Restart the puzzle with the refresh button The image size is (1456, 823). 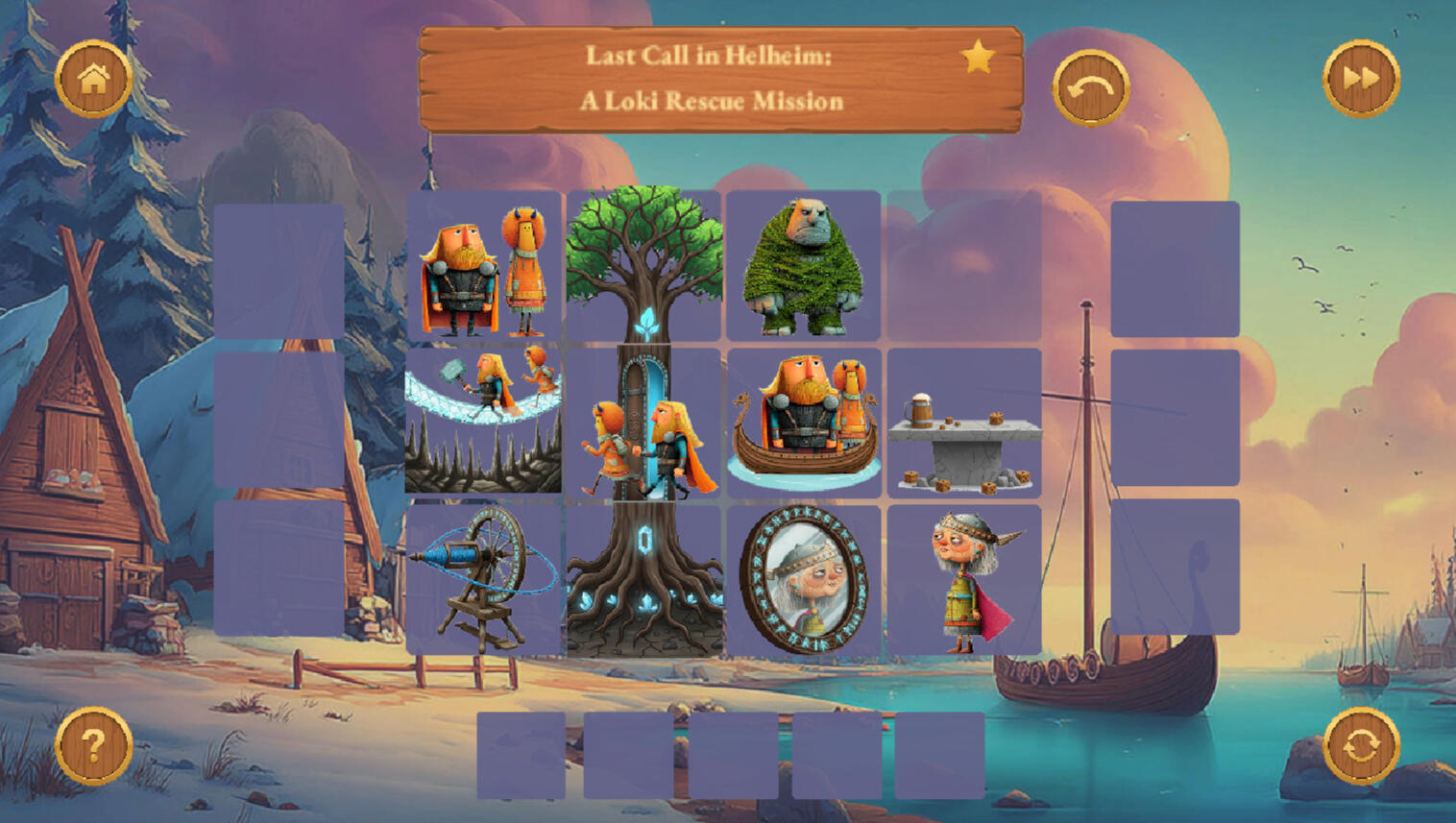click(x=1361, y=746)
